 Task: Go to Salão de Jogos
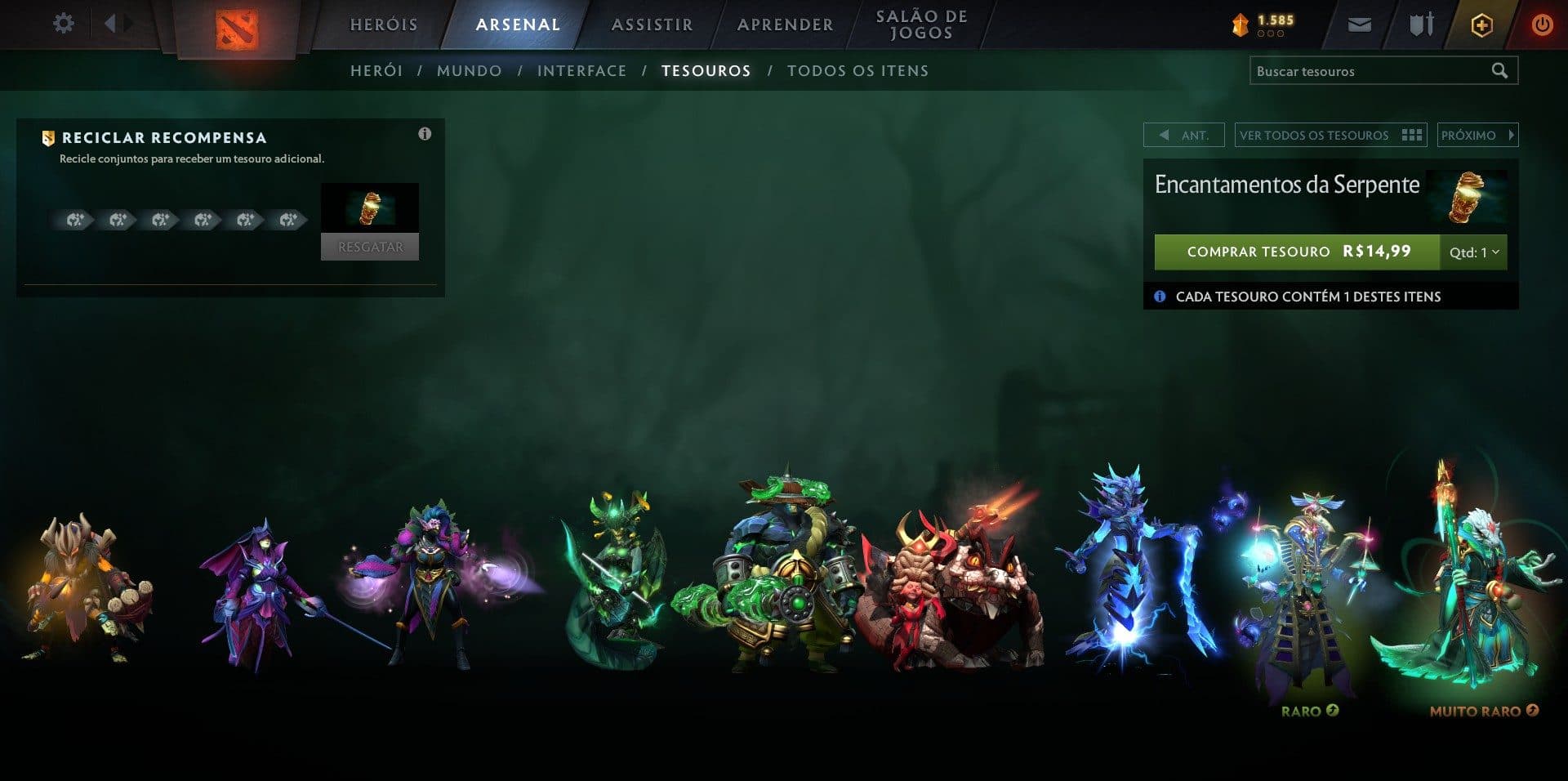(921, 25)
